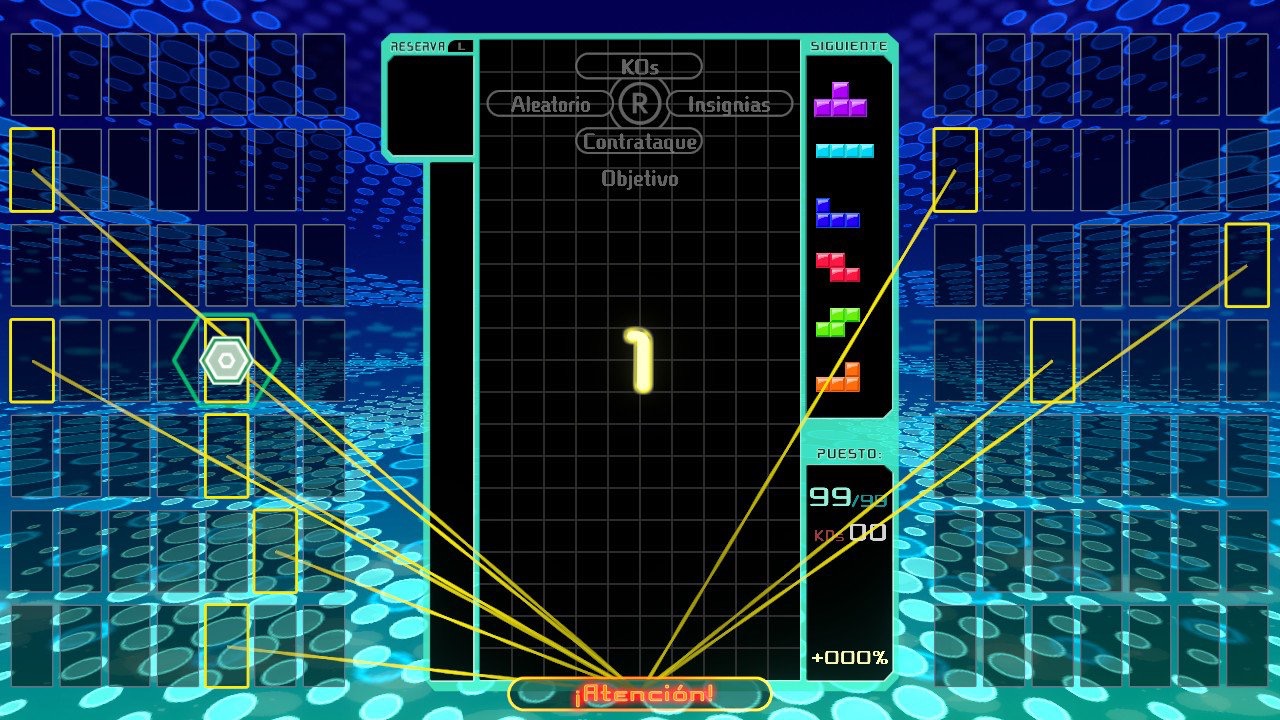Viewport: 1280px width, 720px height.
Task: Click the ¡Atención! warning badge
Action: 640,694
